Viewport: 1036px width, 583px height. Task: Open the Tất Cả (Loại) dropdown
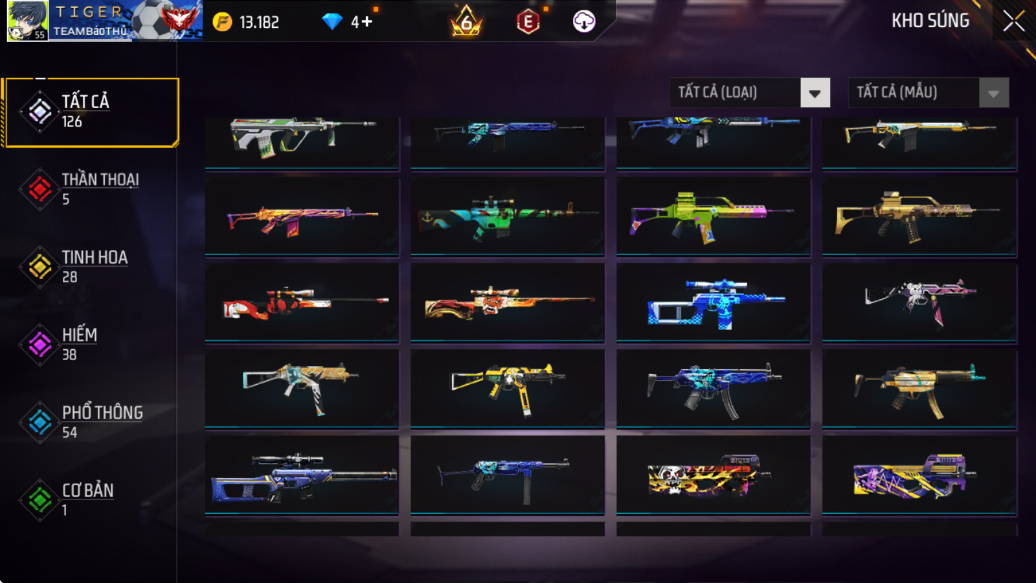click(x=815, y=93)
